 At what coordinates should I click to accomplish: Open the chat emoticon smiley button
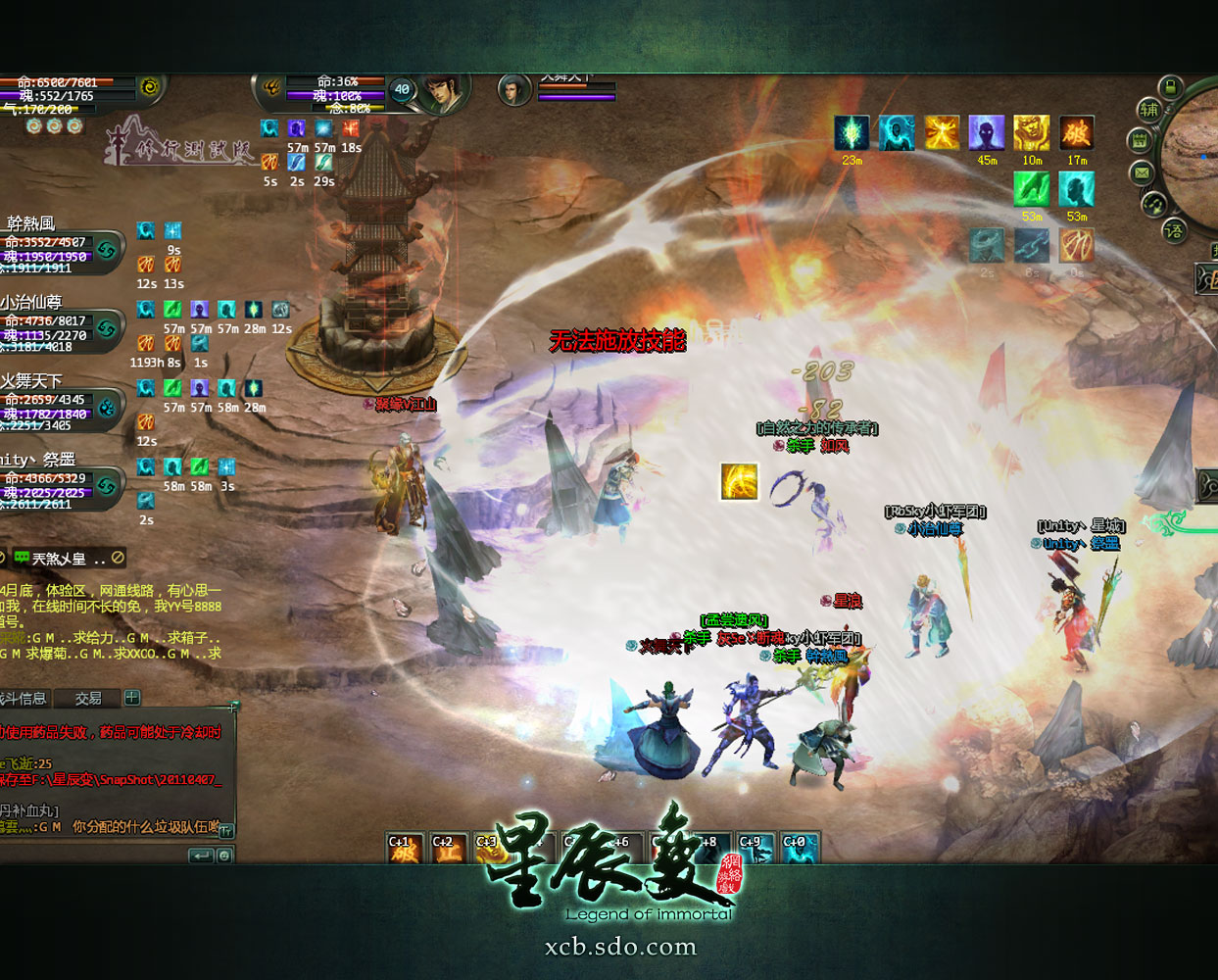tap(224, 856)
